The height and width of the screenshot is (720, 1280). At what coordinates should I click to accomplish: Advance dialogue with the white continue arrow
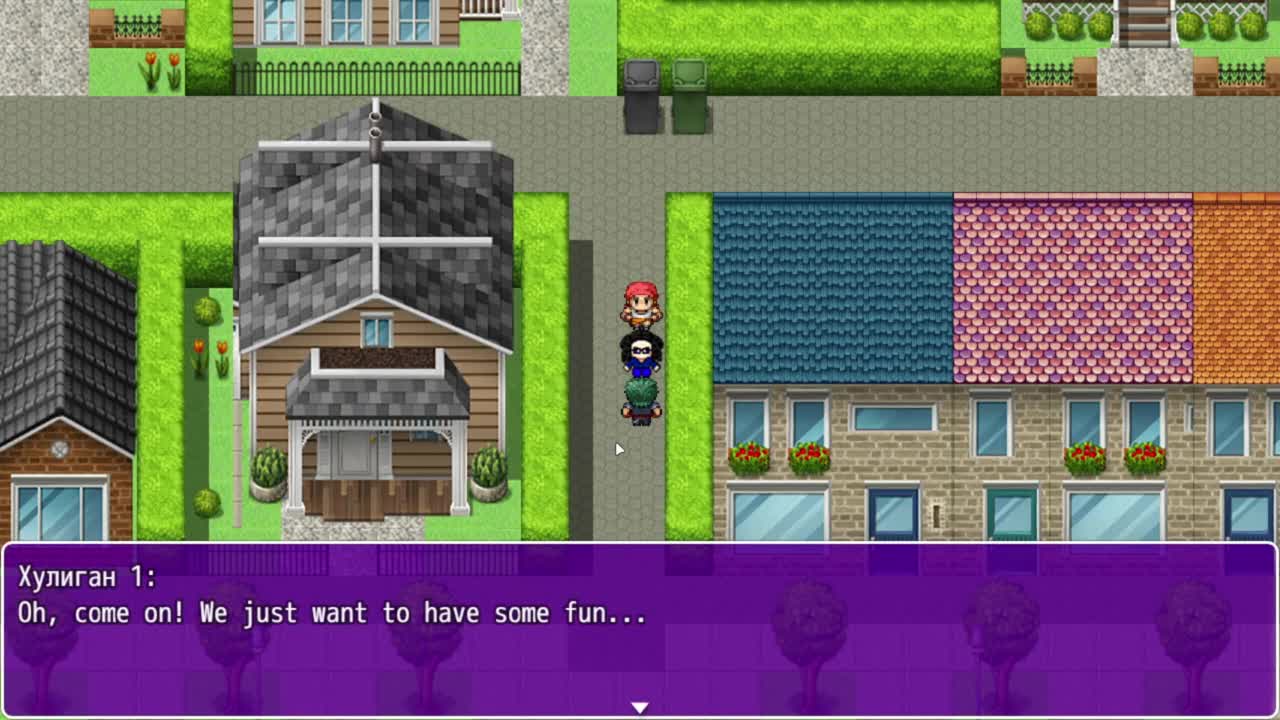coord(640,707)
